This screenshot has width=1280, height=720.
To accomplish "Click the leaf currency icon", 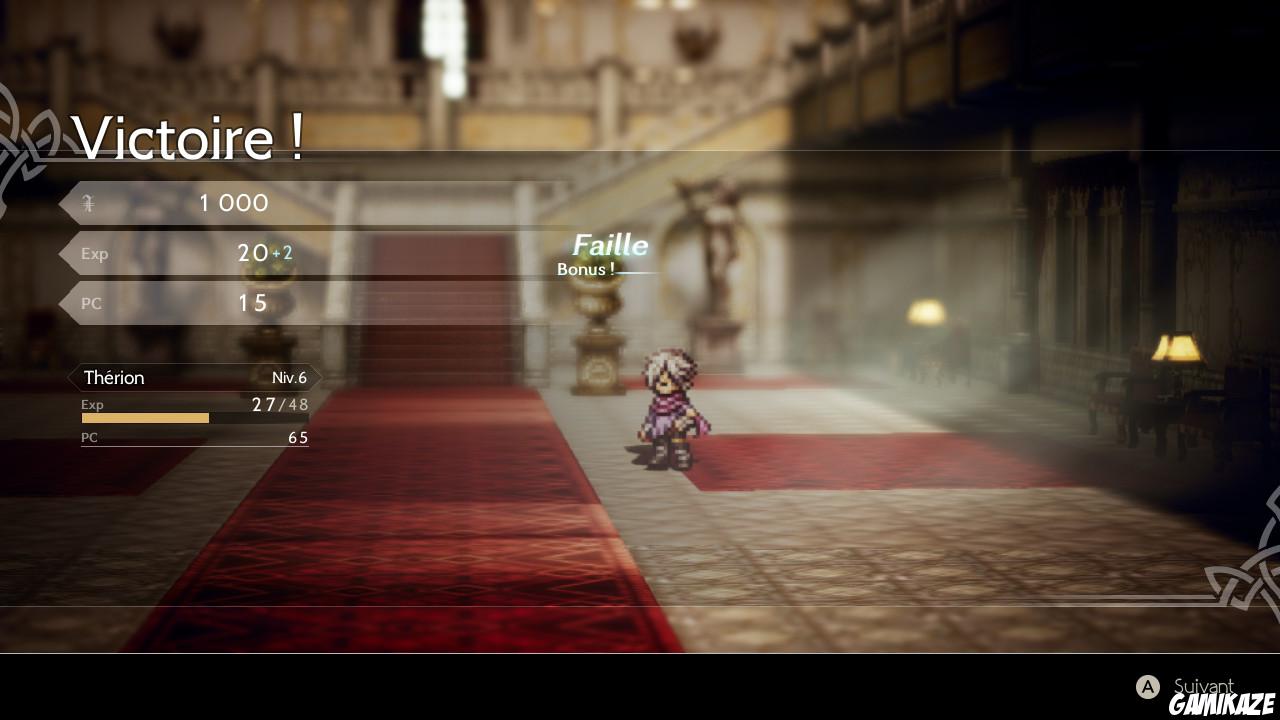I will (x=88, y=203).
